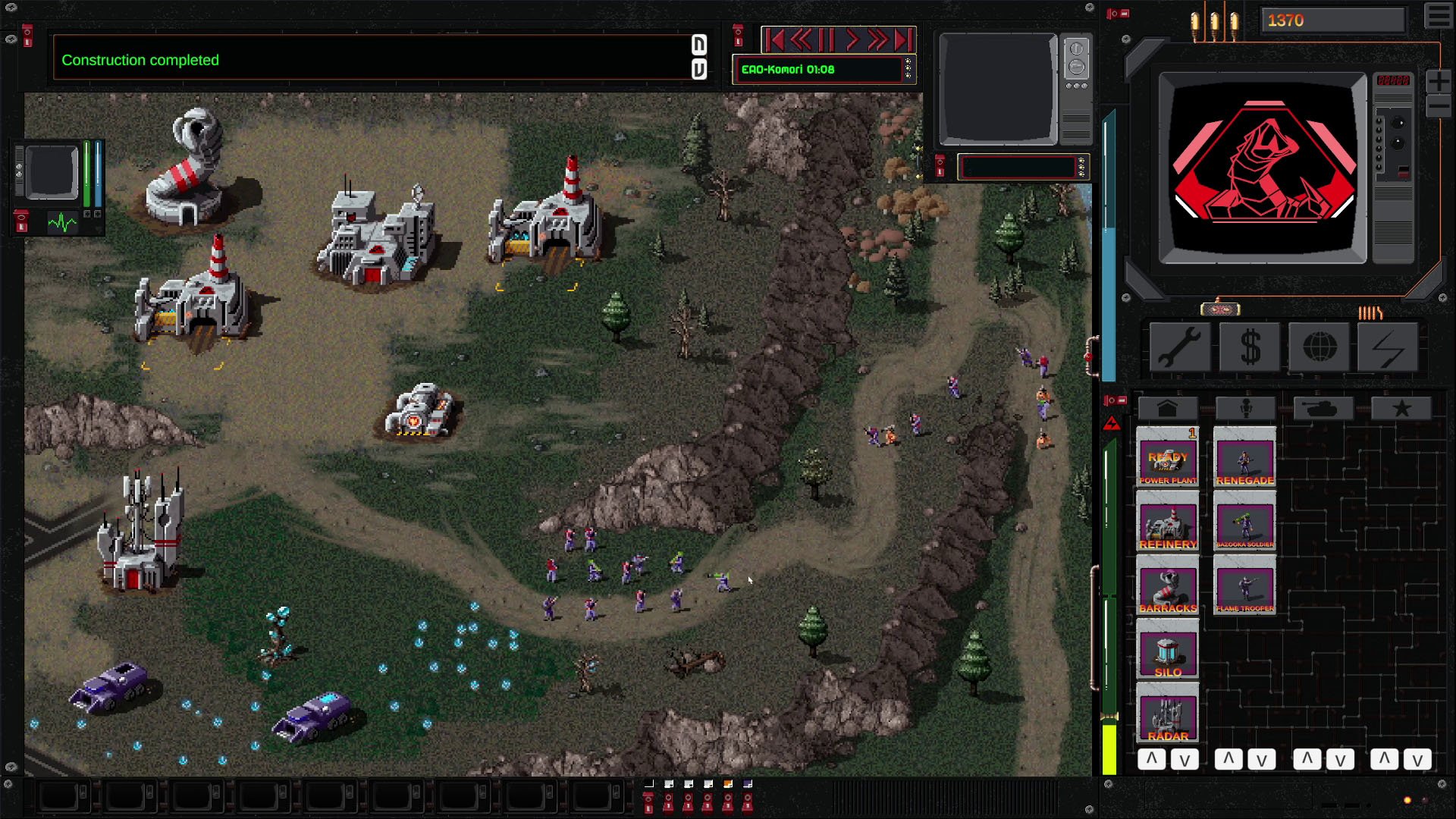Activate the wrench repair mode

[x=1179, y=348]
